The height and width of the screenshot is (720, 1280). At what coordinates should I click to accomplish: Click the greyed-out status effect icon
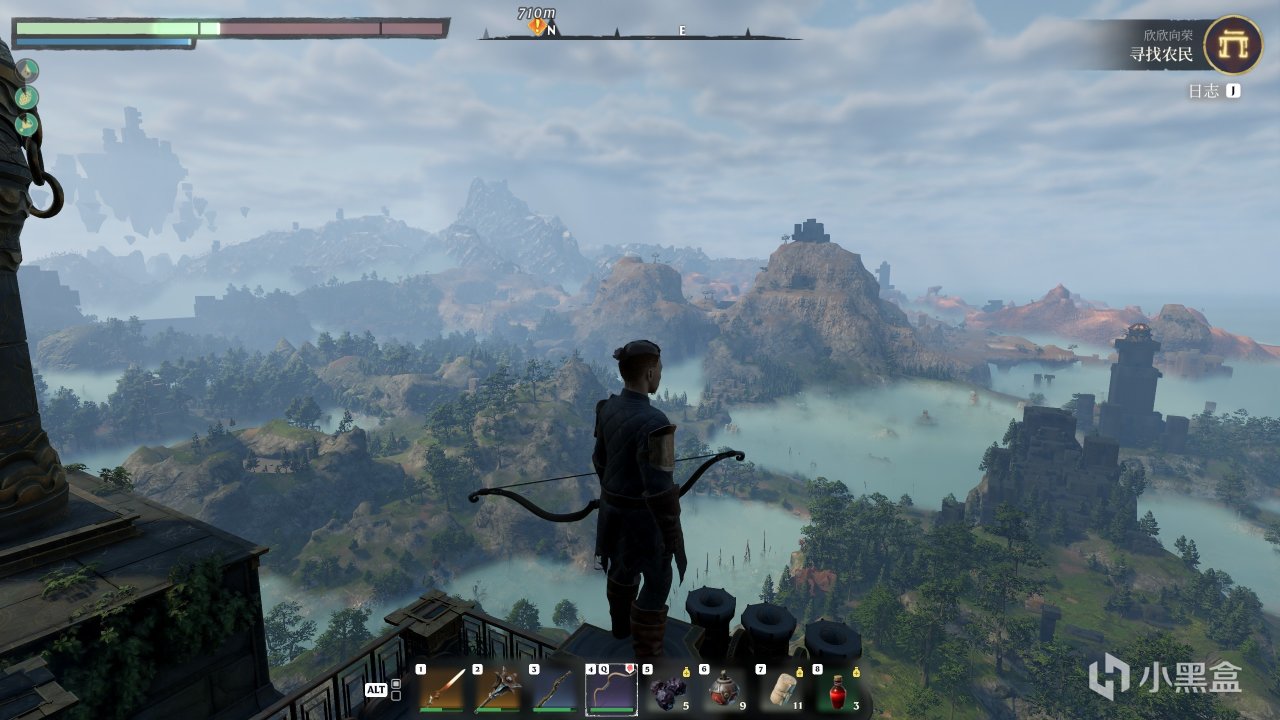coord(27,70)
